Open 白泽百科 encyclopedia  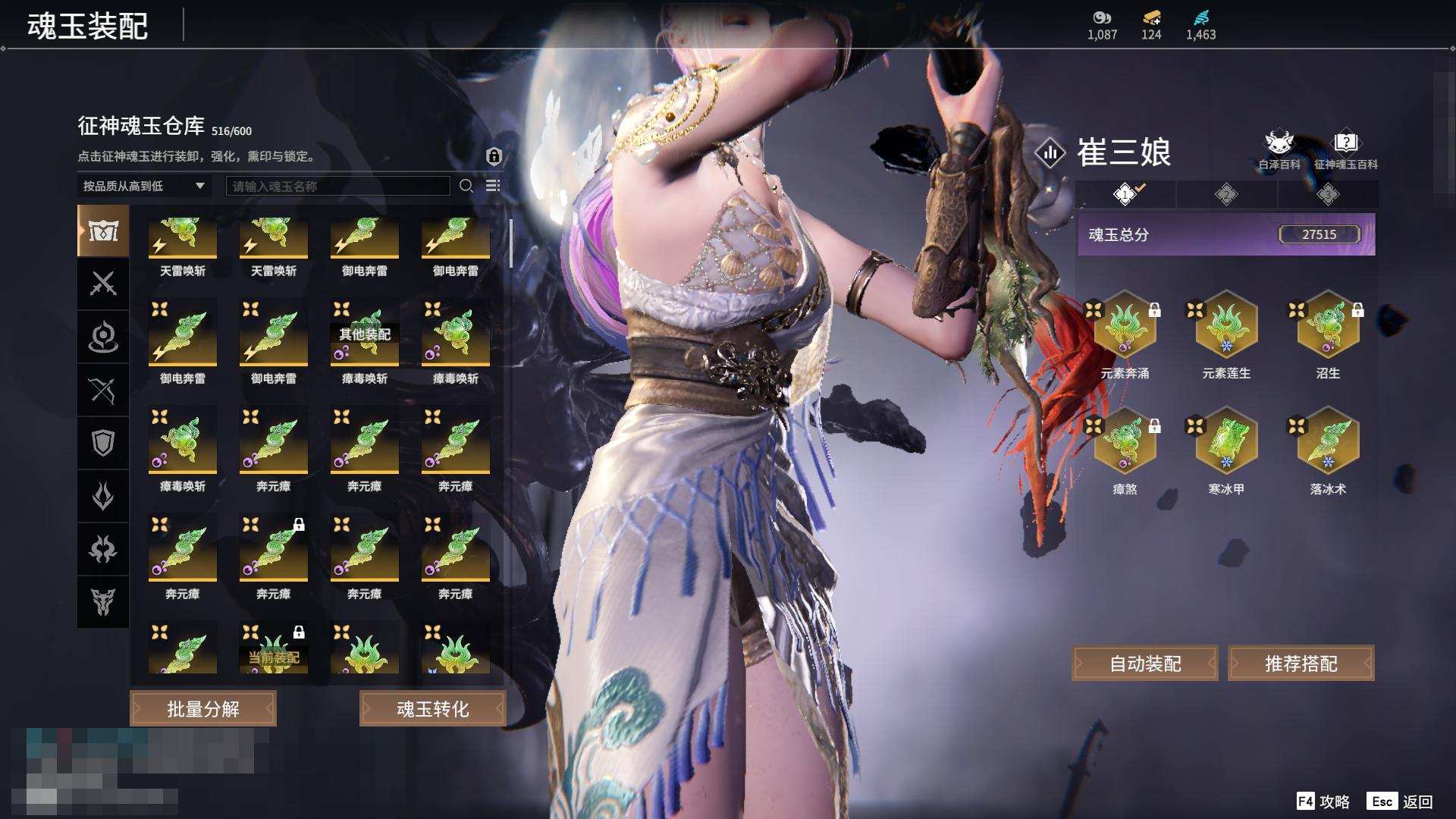(1279, 149)
